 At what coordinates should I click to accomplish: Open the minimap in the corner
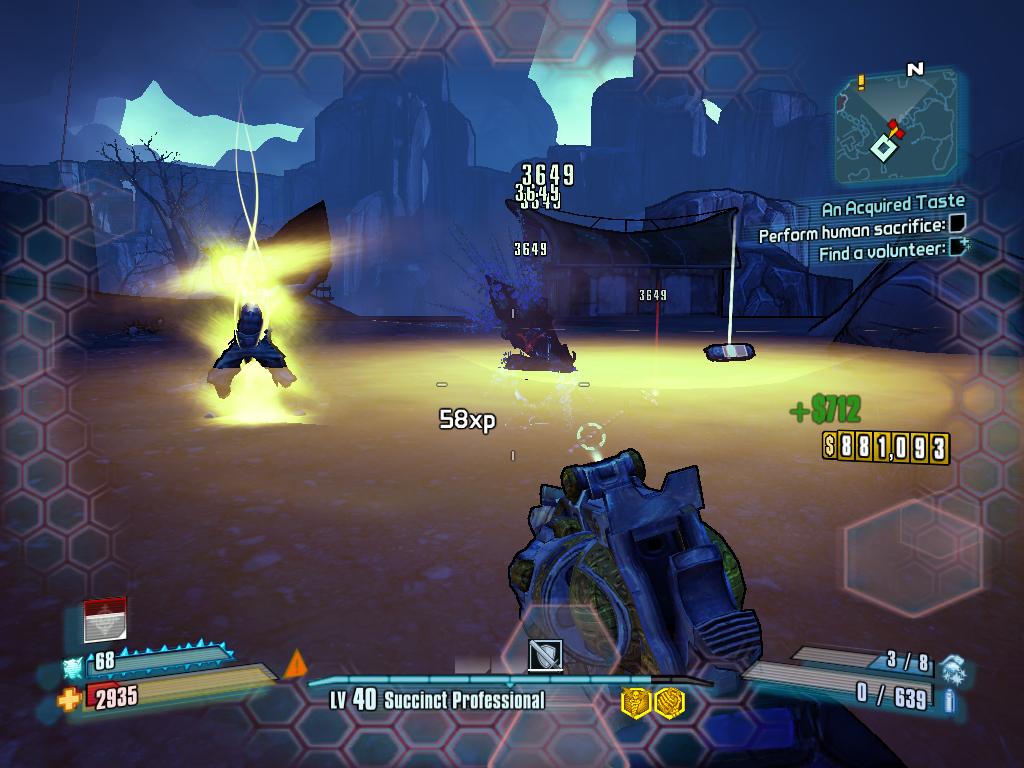(x=894, y=125)
